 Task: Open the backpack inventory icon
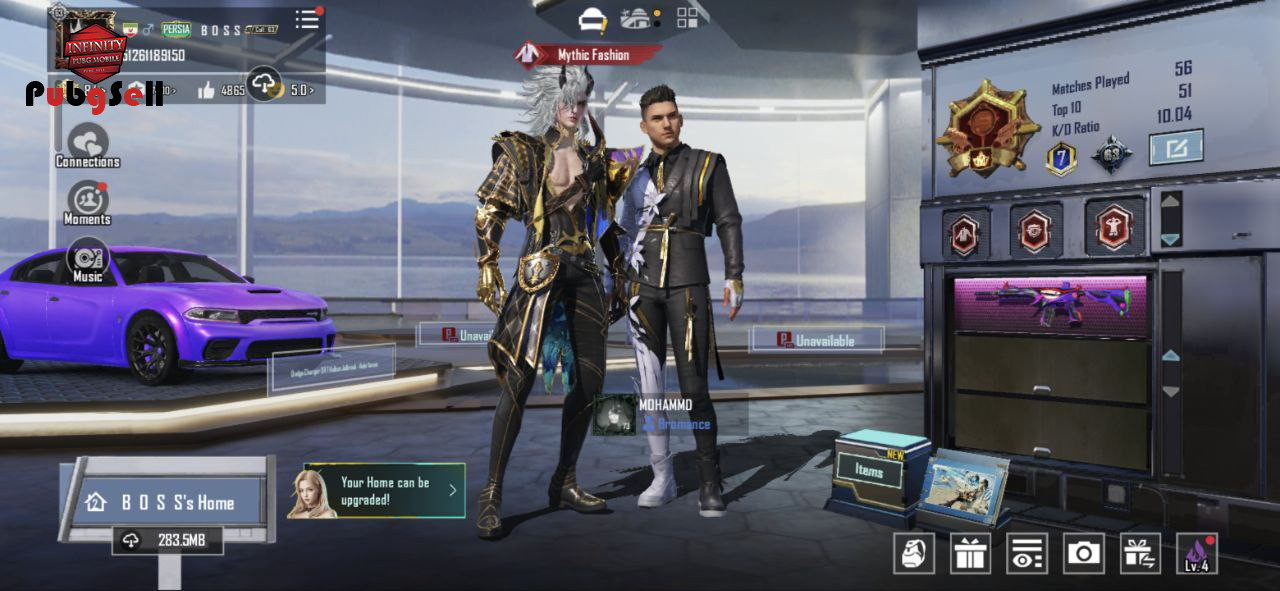click(914, 553)
